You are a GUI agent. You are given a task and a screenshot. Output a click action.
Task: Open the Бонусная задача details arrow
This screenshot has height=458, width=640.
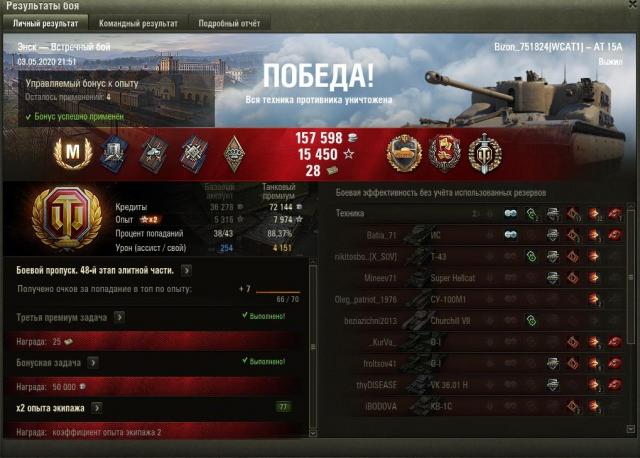coord(105,362)
